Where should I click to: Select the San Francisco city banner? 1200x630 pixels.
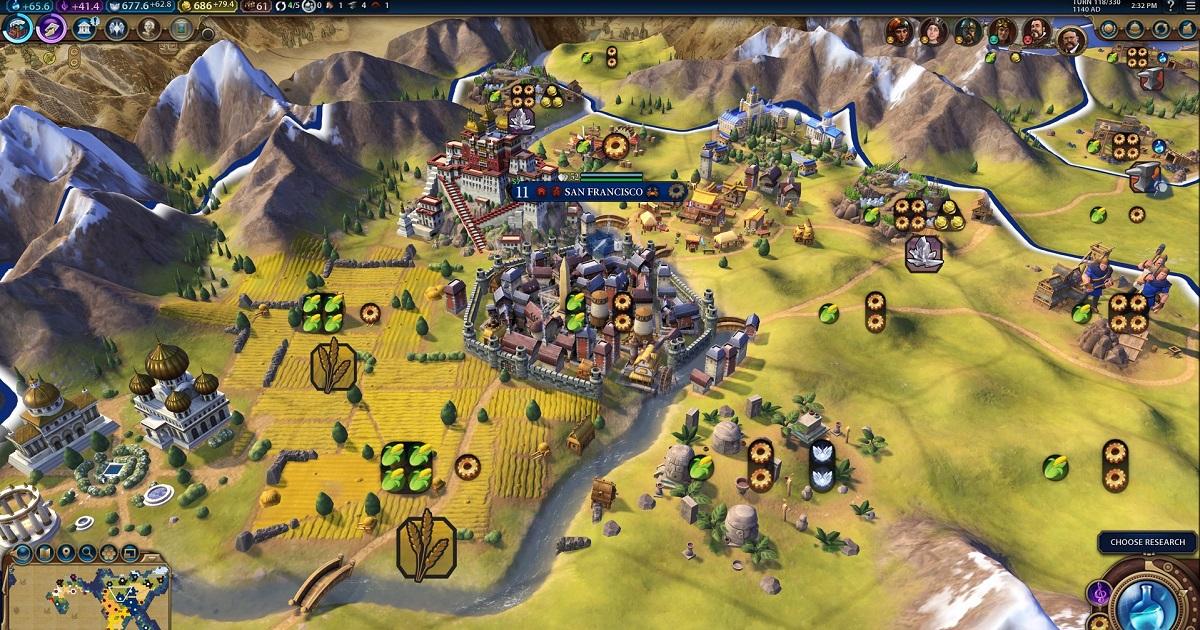pos(598,190)
